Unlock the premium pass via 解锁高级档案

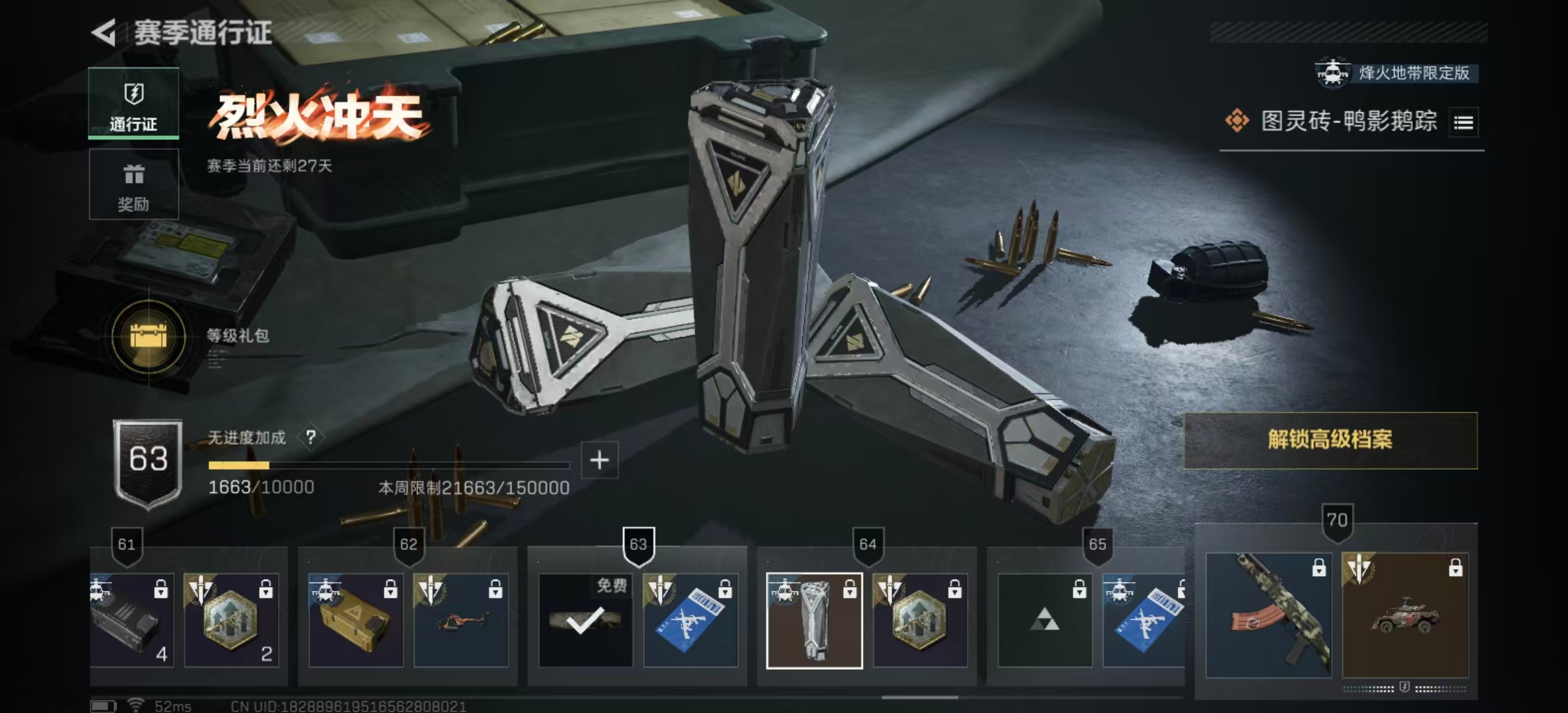(x=1330, y=440)
